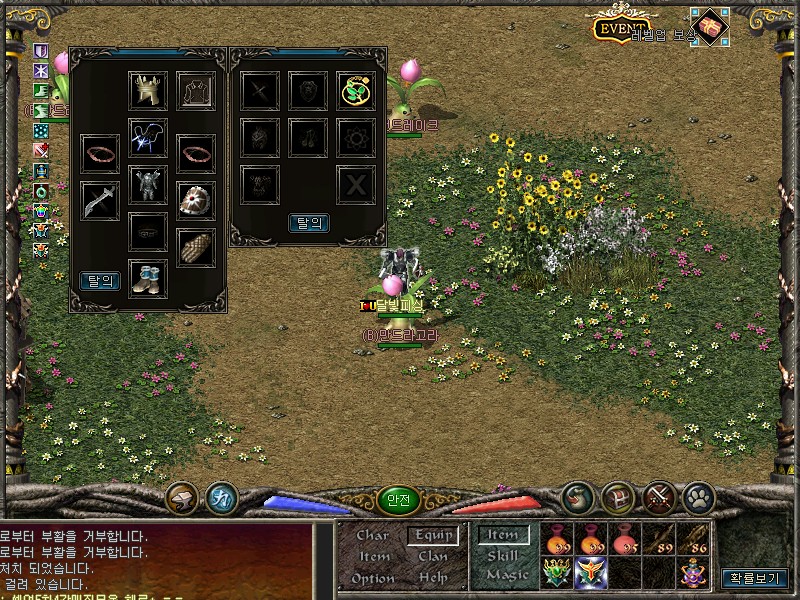Select the boots equipment slot

tap(148, 278)
